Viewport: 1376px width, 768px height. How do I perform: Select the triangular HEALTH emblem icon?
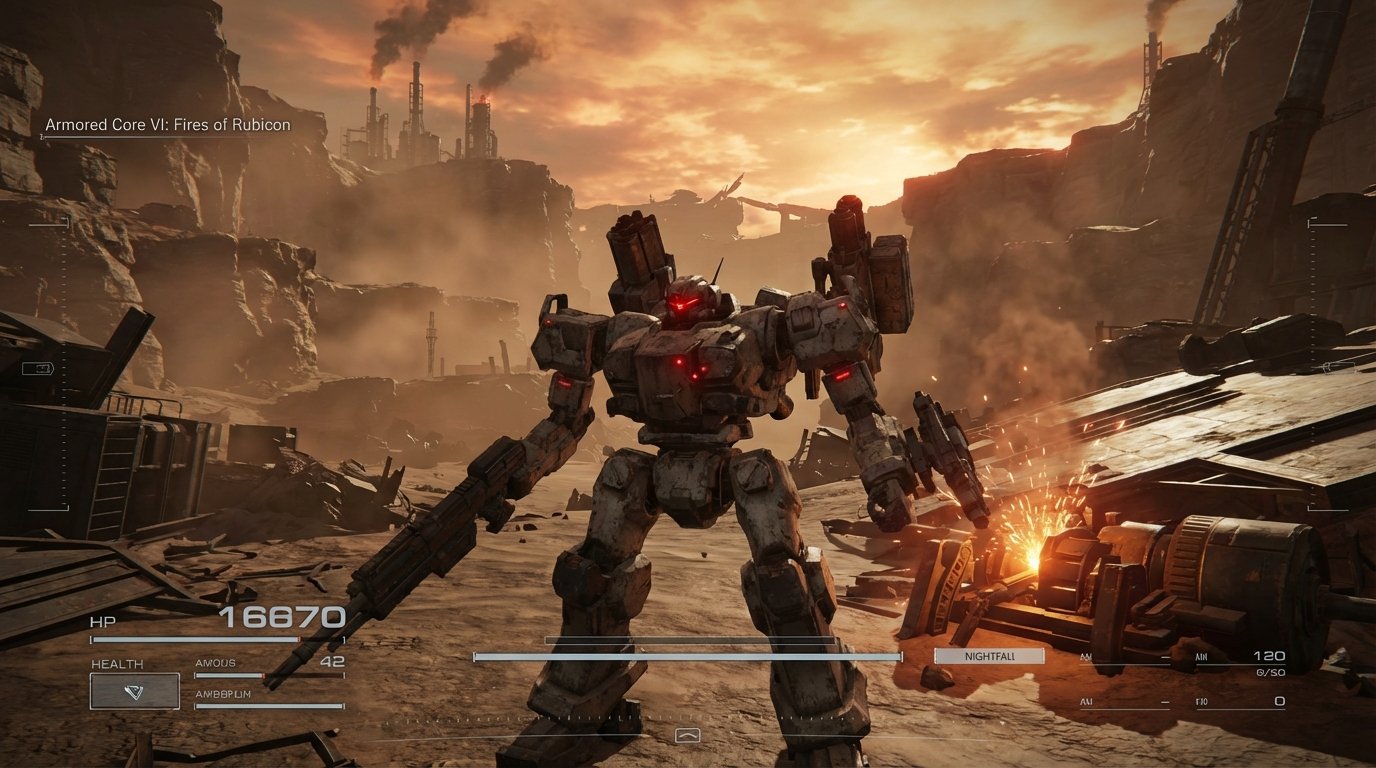[133, 690]
